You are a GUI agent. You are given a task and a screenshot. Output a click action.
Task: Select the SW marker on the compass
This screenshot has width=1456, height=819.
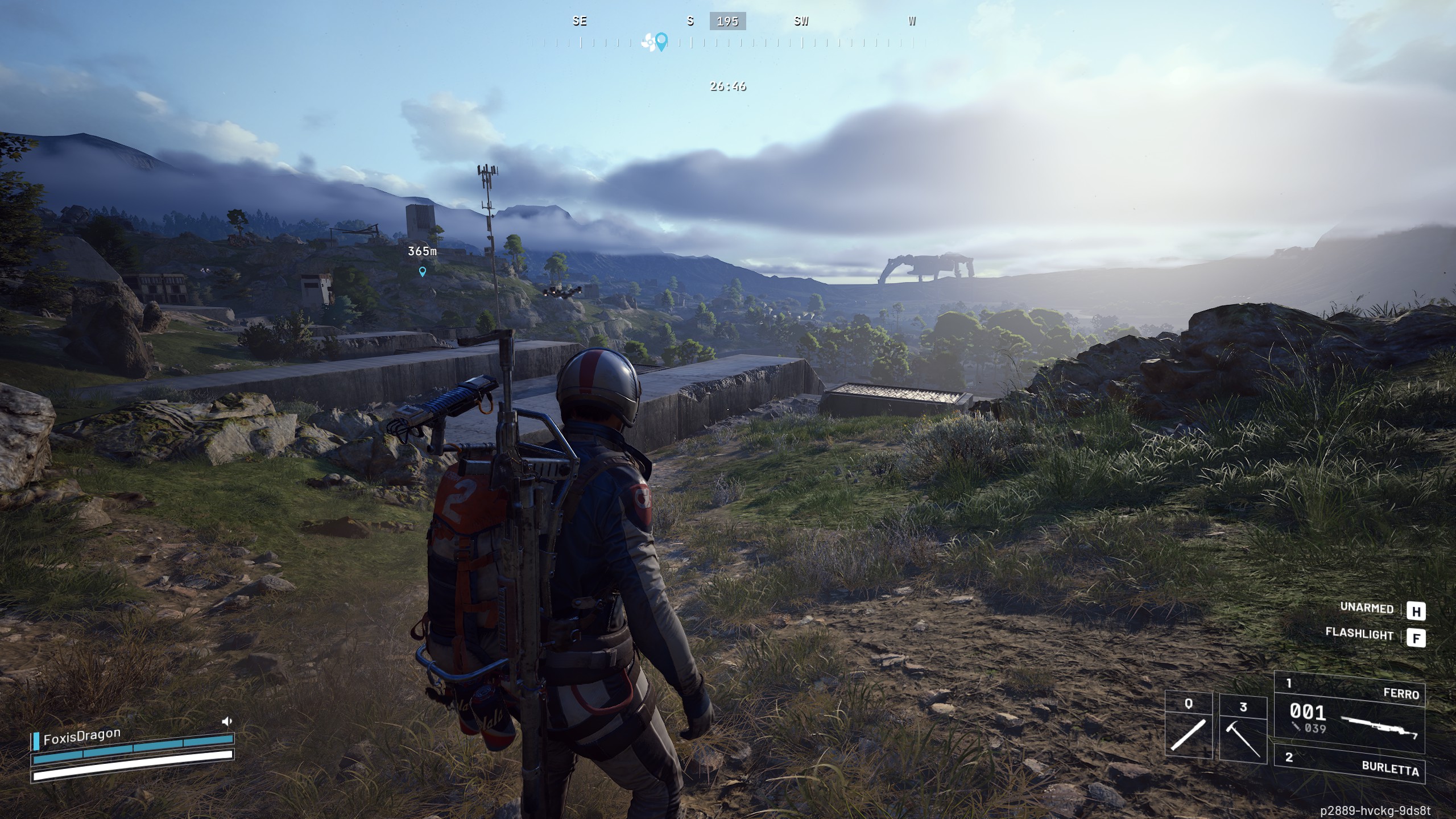pos(802,22)
